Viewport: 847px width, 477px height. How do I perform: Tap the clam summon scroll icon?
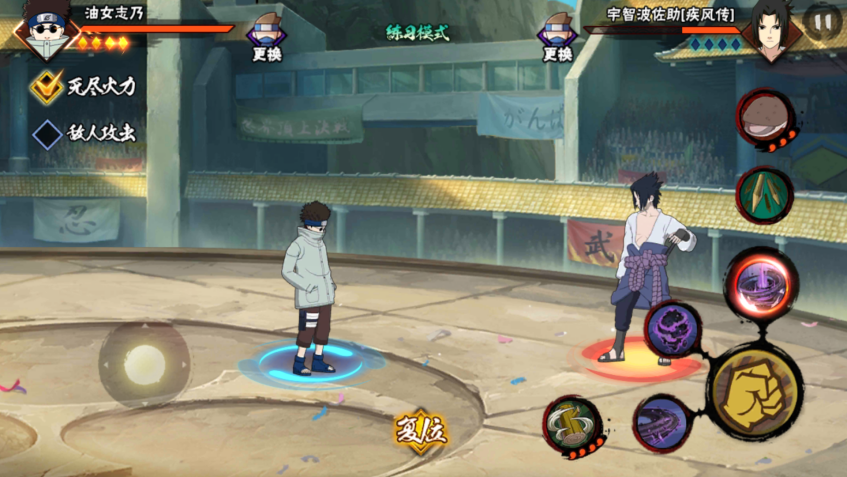tap(765, 119)
